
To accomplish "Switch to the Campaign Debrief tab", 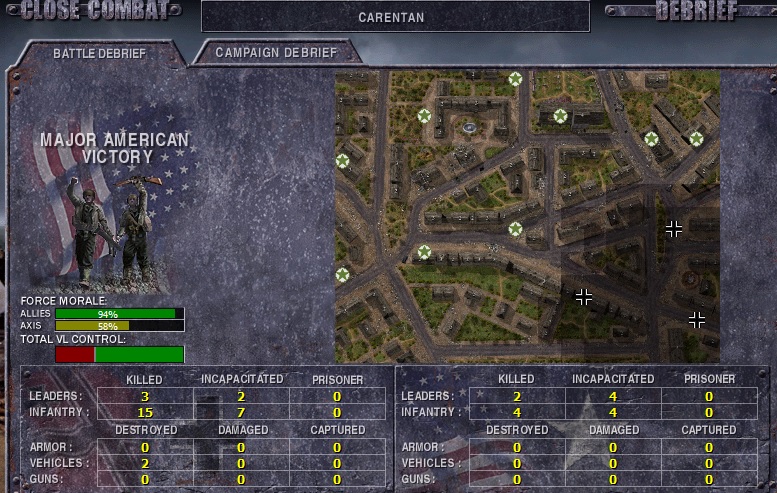I will (276, 53).
